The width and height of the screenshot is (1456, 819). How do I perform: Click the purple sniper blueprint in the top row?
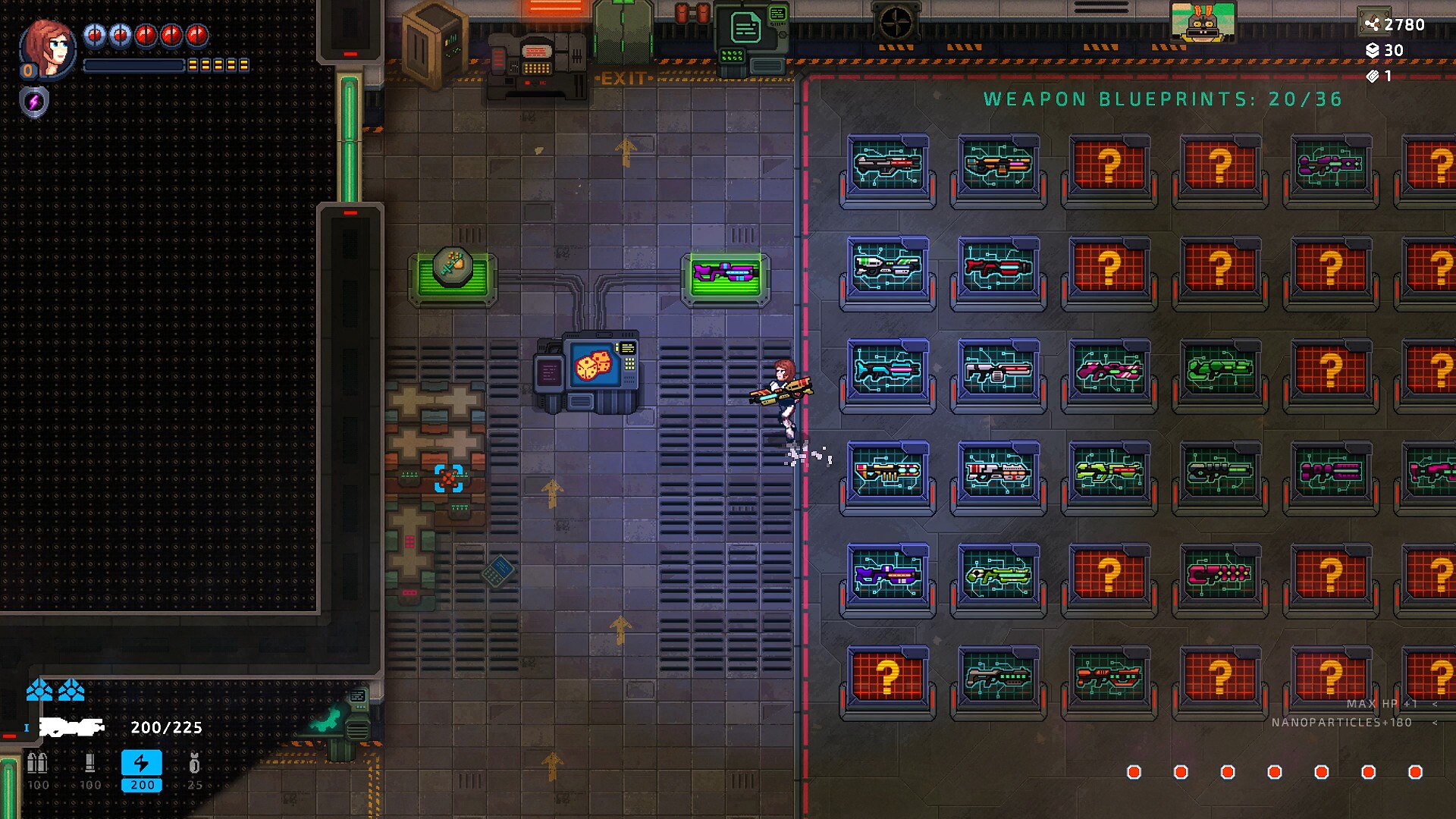(1331, 163)
